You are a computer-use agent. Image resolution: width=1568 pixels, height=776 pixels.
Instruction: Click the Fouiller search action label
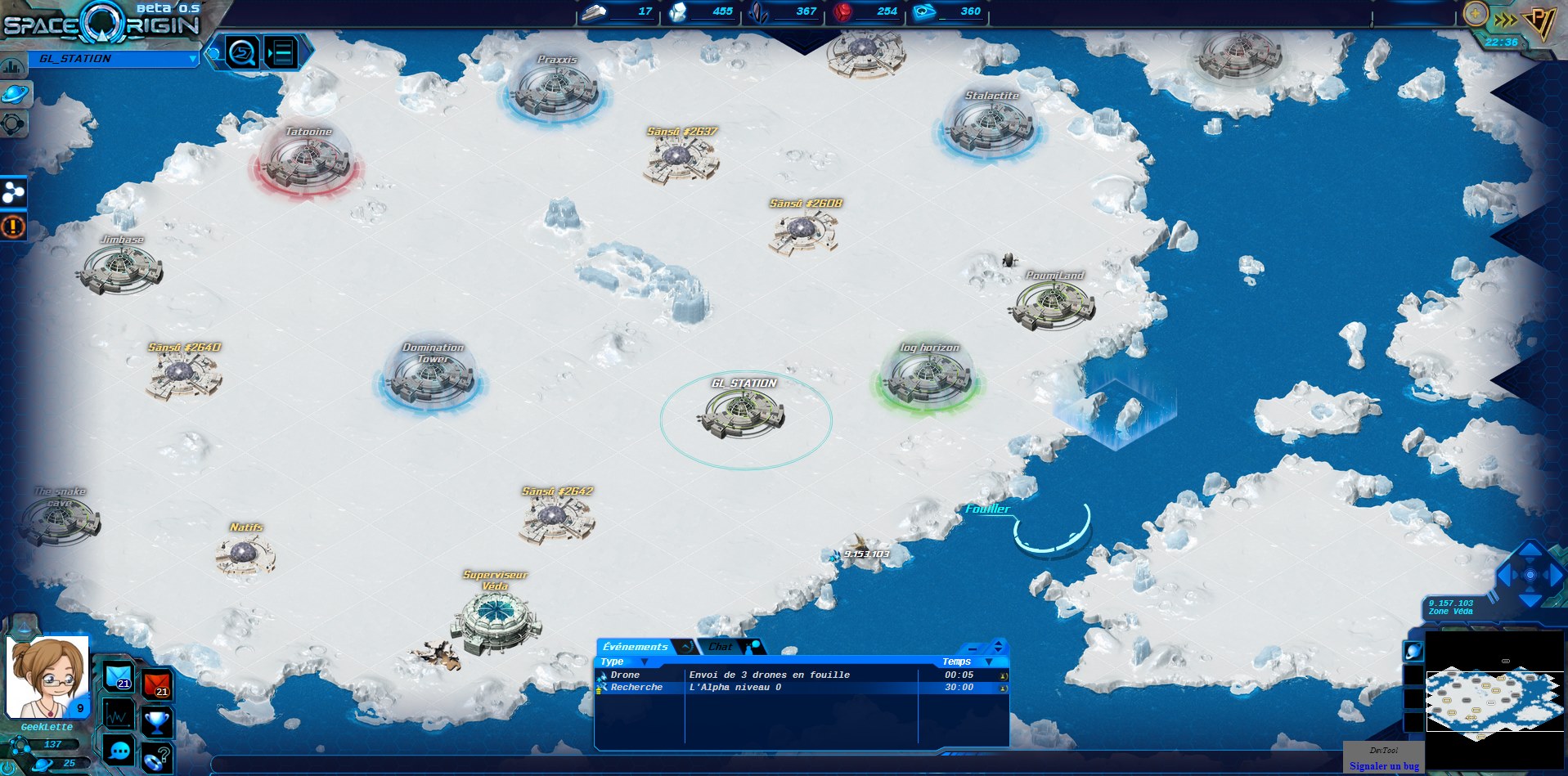pyautogui.click(x=987, y=509)
